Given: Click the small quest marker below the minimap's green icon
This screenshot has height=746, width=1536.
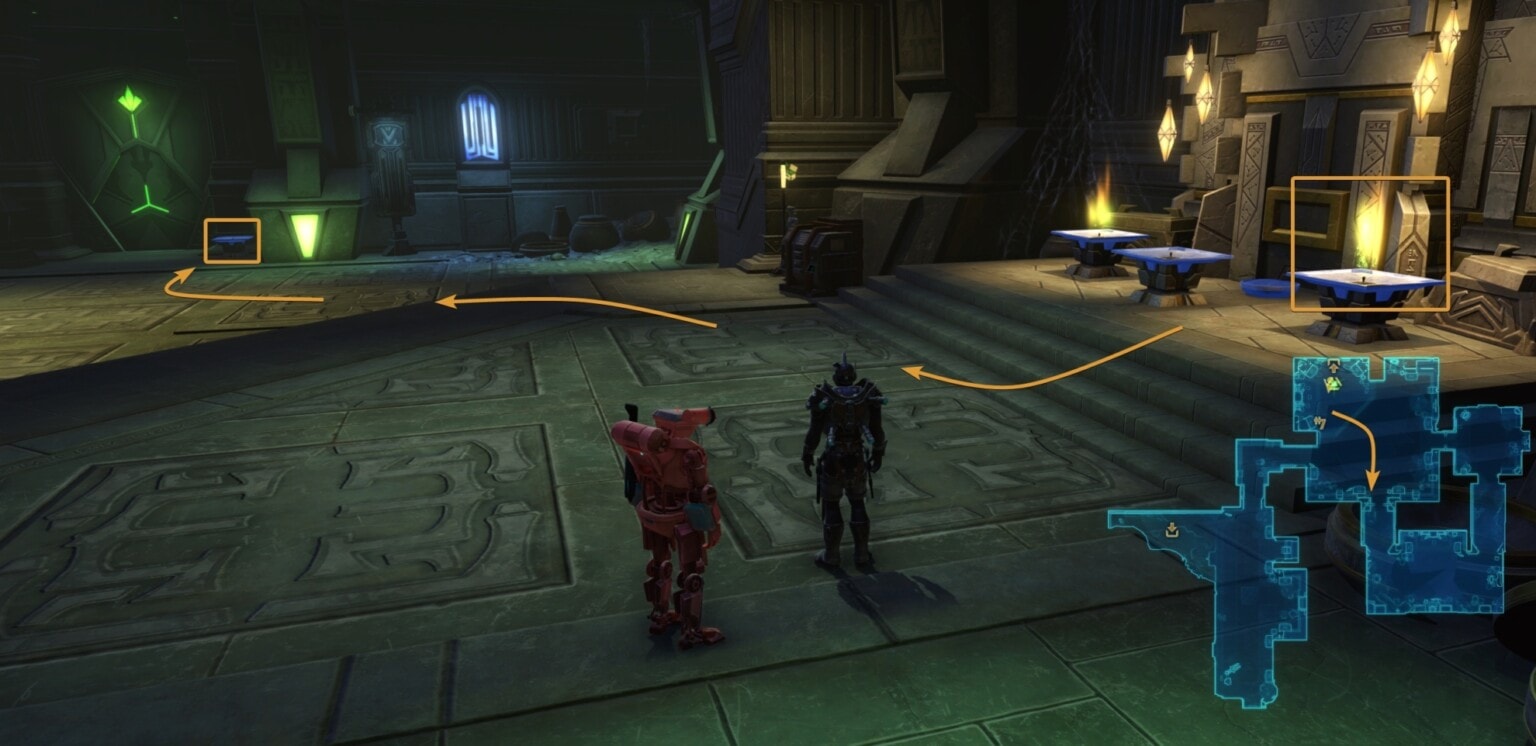Looking at the screenshot, I should (x=1320, y=422).
